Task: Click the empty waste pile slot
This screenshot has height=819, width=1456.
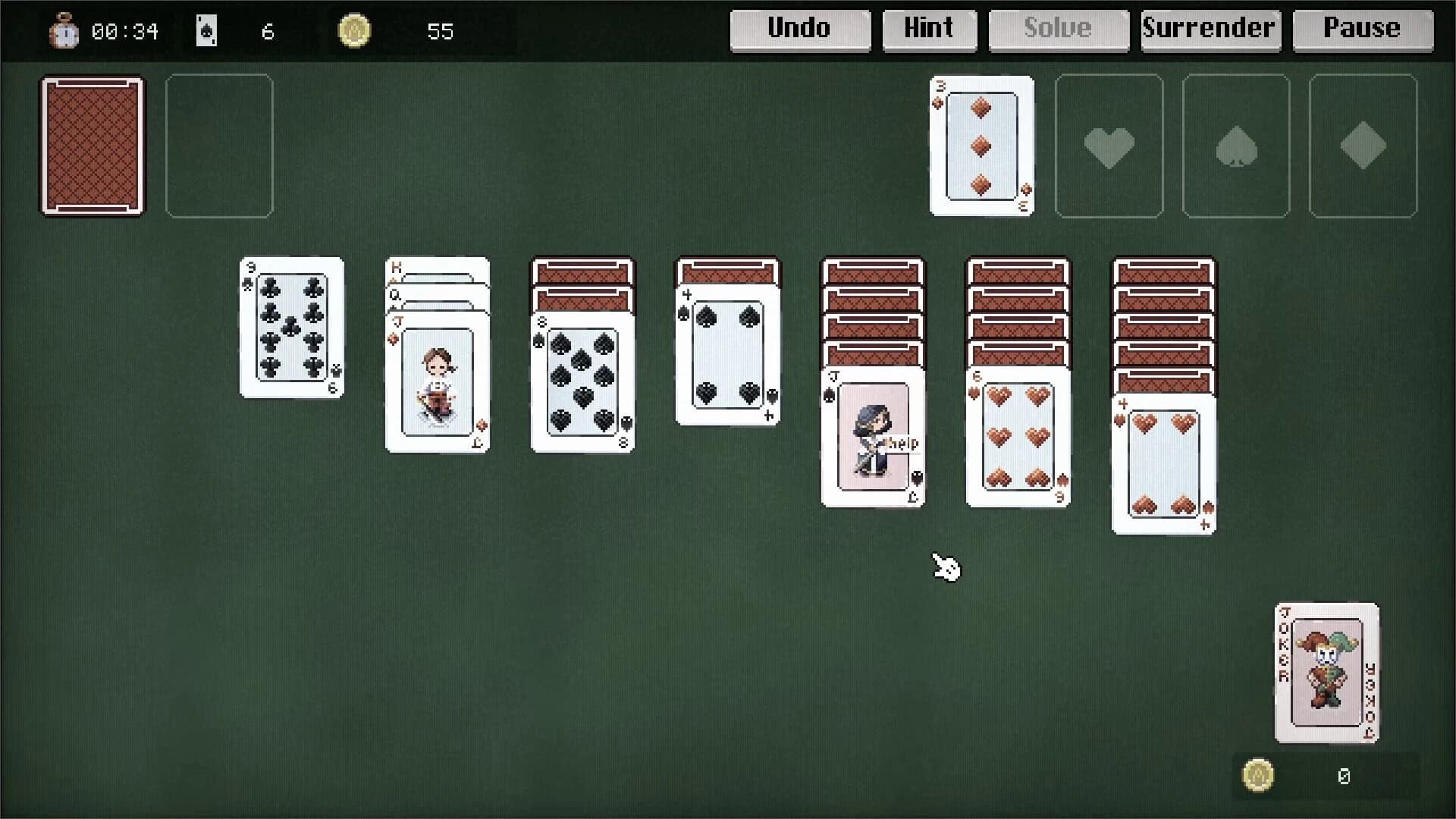Action: click(x=219, y=146)
